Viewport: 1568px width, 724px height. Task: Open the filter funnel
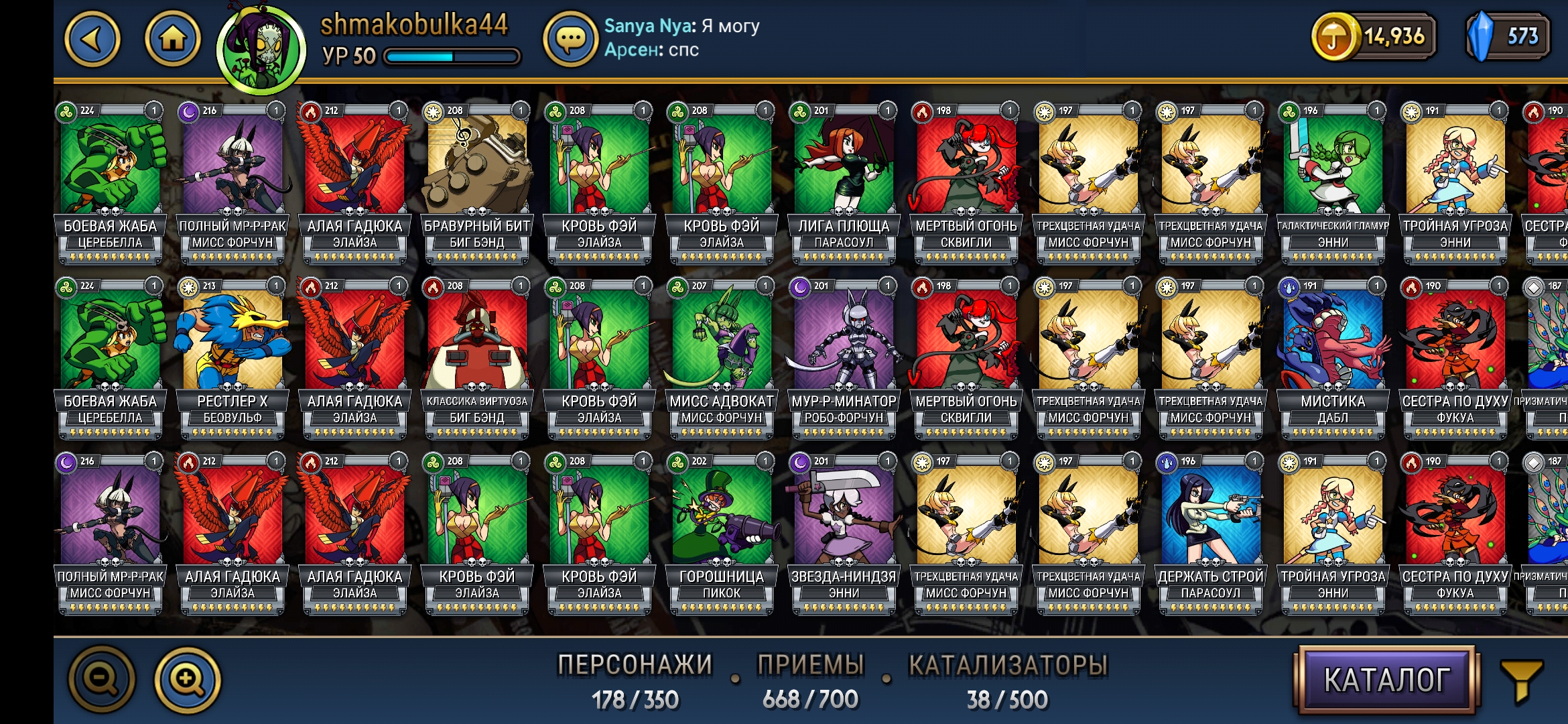pos(1522,680)
